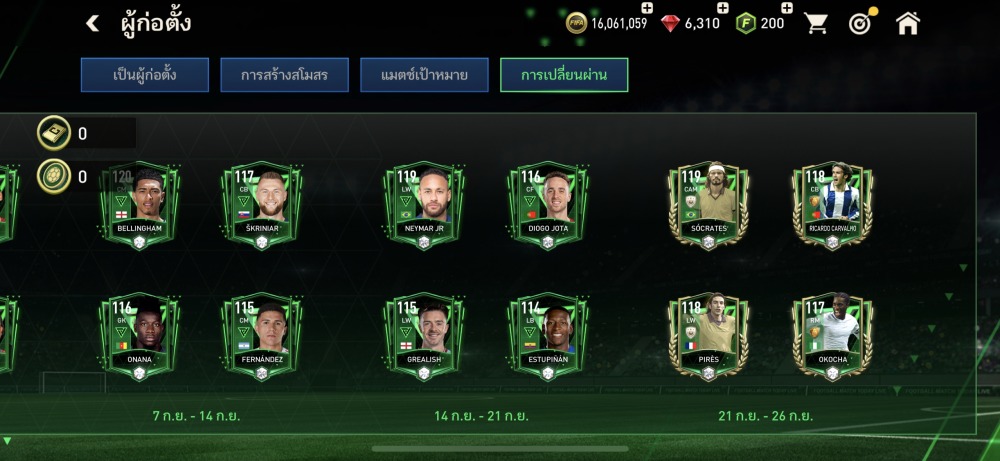Pick the Neymar Jr player card
Screen dimensions: 1000x461
point(424,204)
